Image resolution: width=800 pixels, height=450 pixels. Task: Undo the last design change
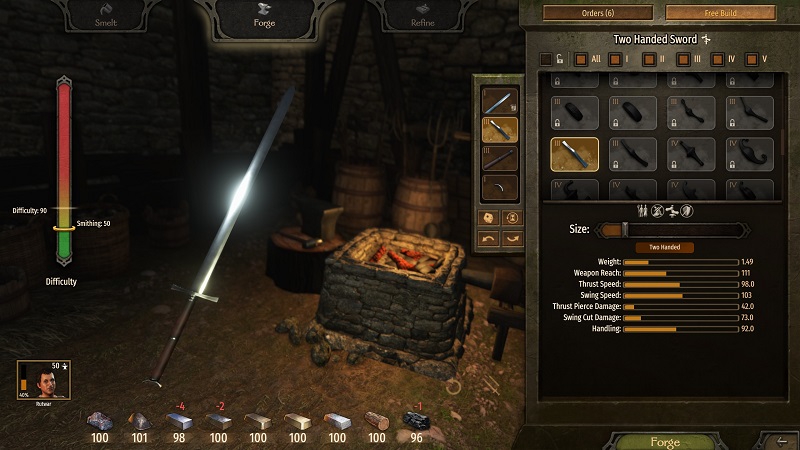tap(487, 238)
